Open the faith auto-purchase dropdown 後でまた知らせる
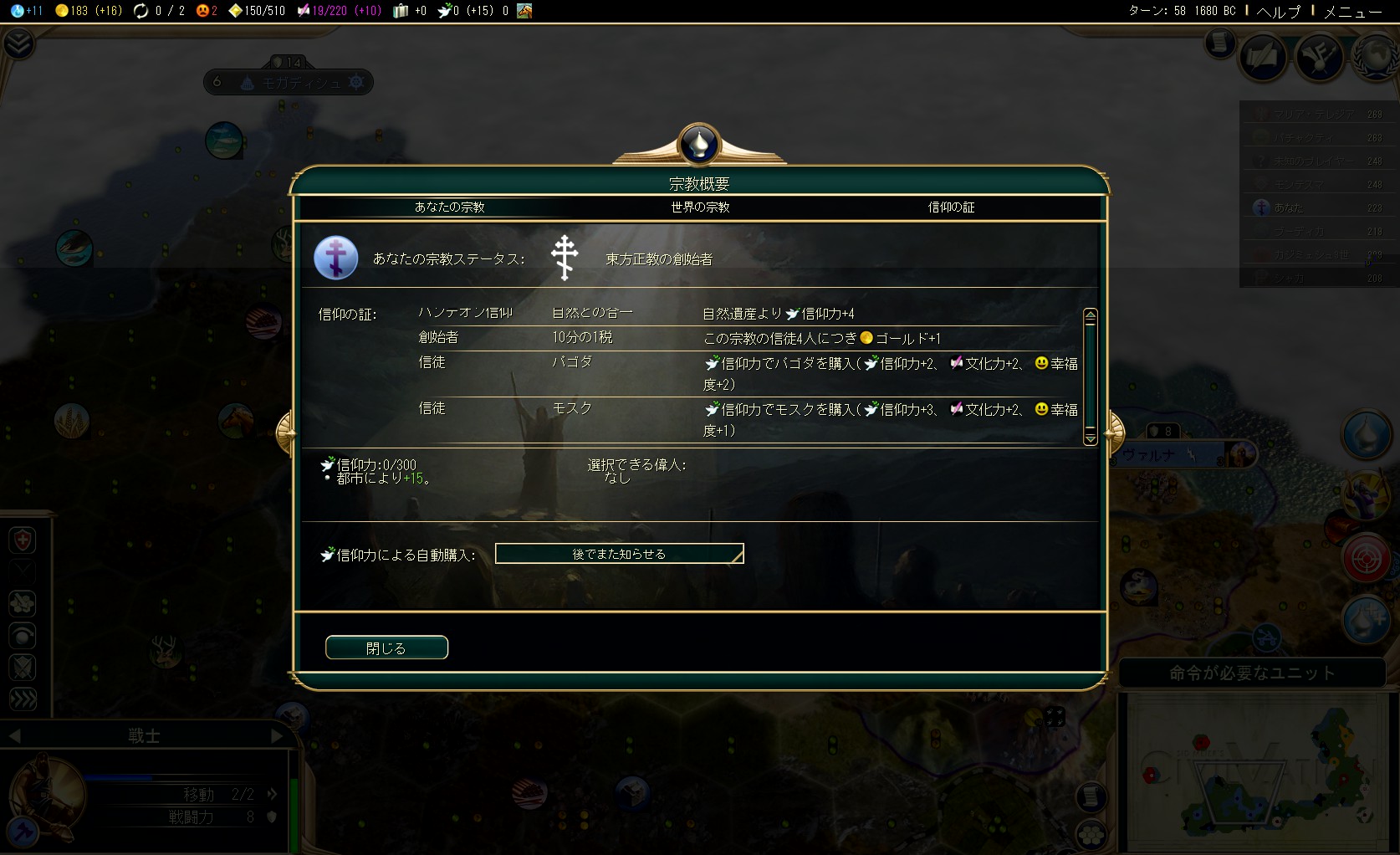This screenshot has height=855, width=1400. pos(619,554)
